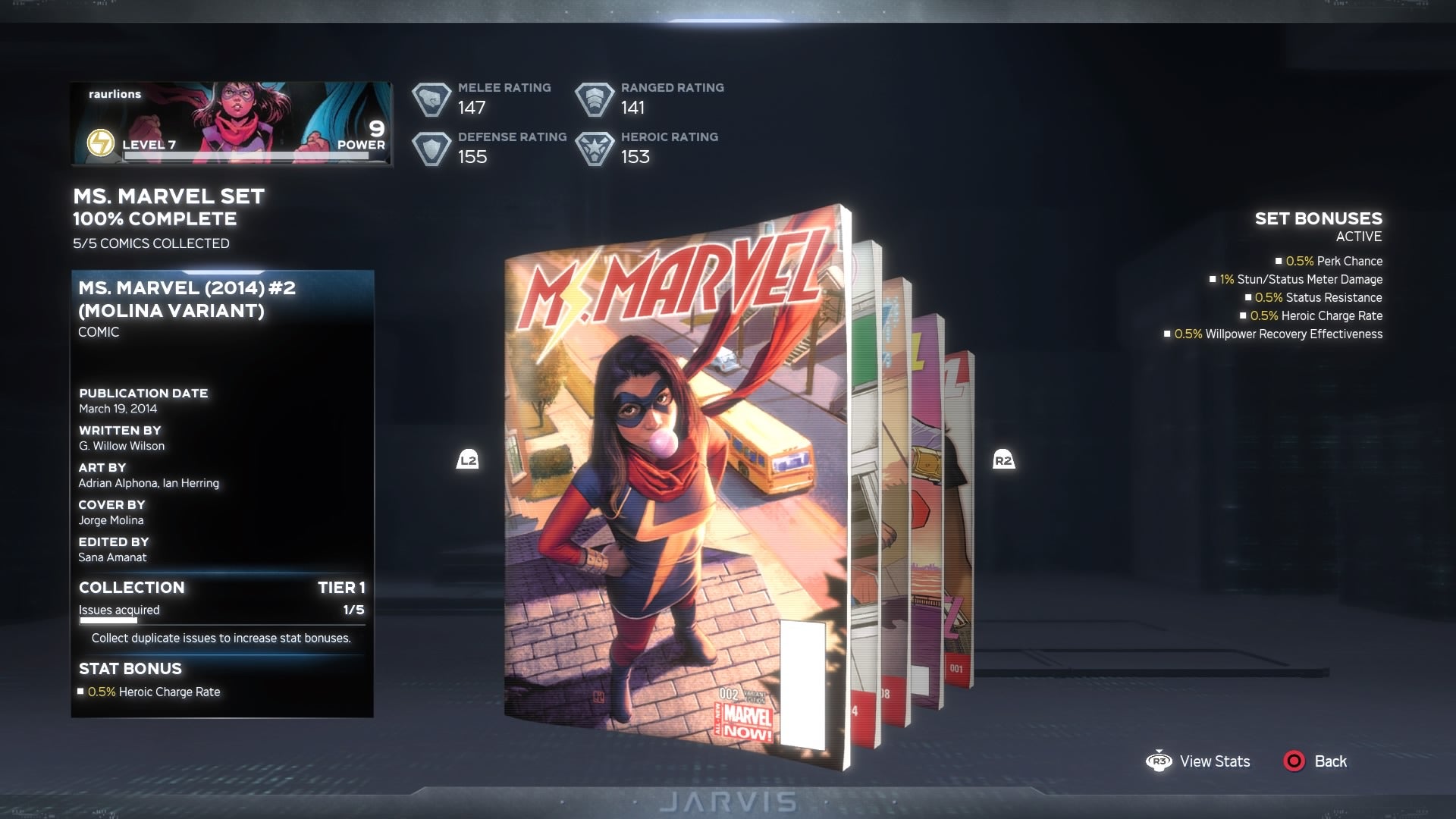Click the Issues acquired progress bar
This screenshot has height=819, width=1456.
[x=220, y=619]
